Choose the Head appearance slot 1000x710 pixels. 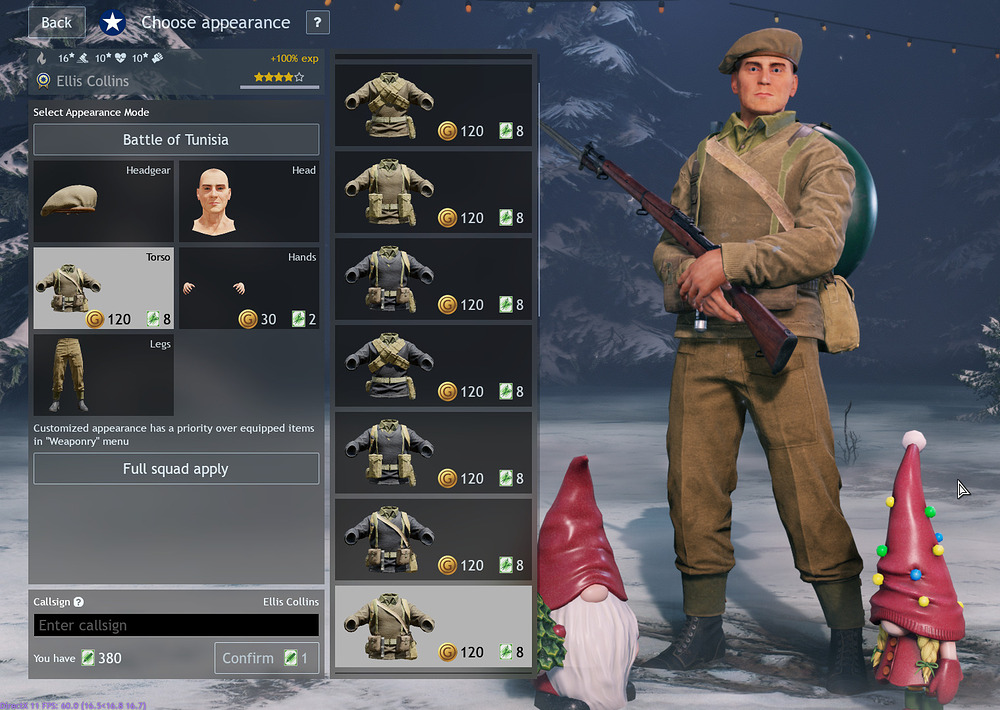(249, 201)
